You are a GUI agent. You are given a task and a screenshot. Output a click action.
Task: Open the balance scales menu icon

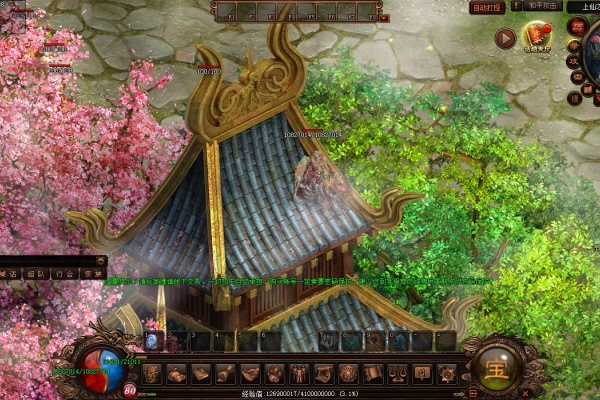(398, 374)
